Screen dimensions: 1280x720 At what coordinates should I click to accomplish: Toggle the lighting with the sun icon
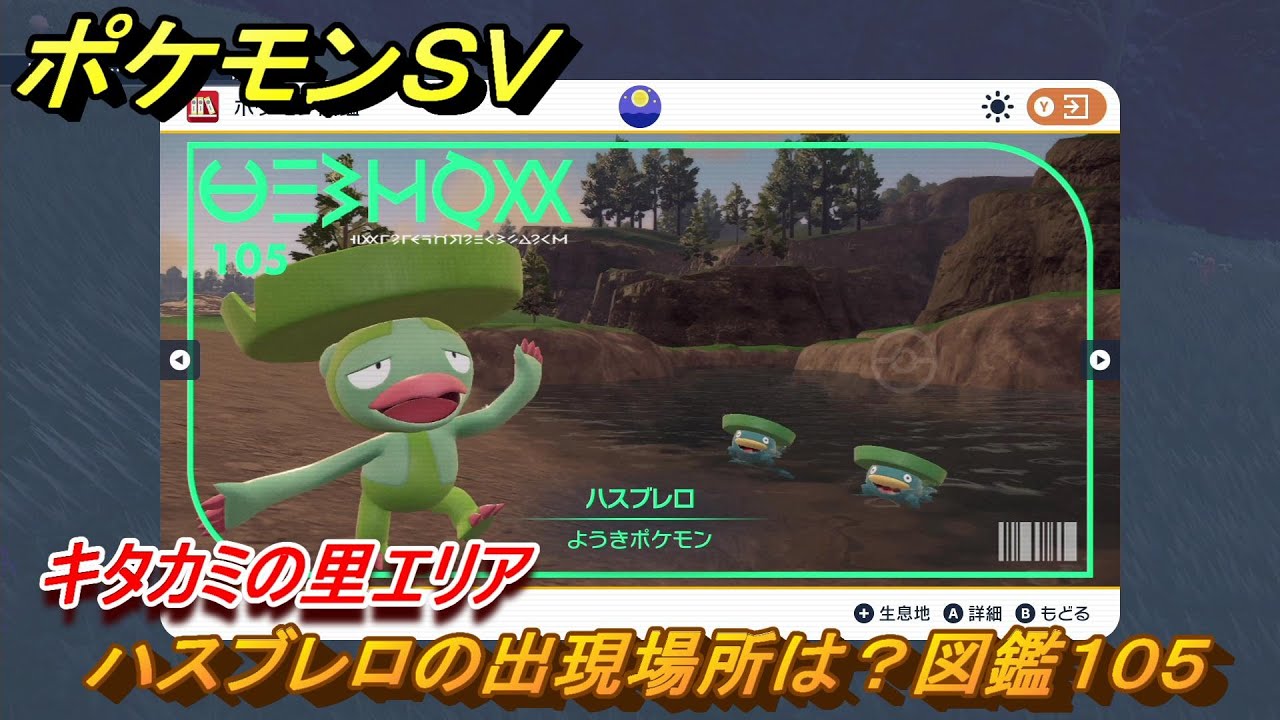pyautogui.click(x=996, y=106)
